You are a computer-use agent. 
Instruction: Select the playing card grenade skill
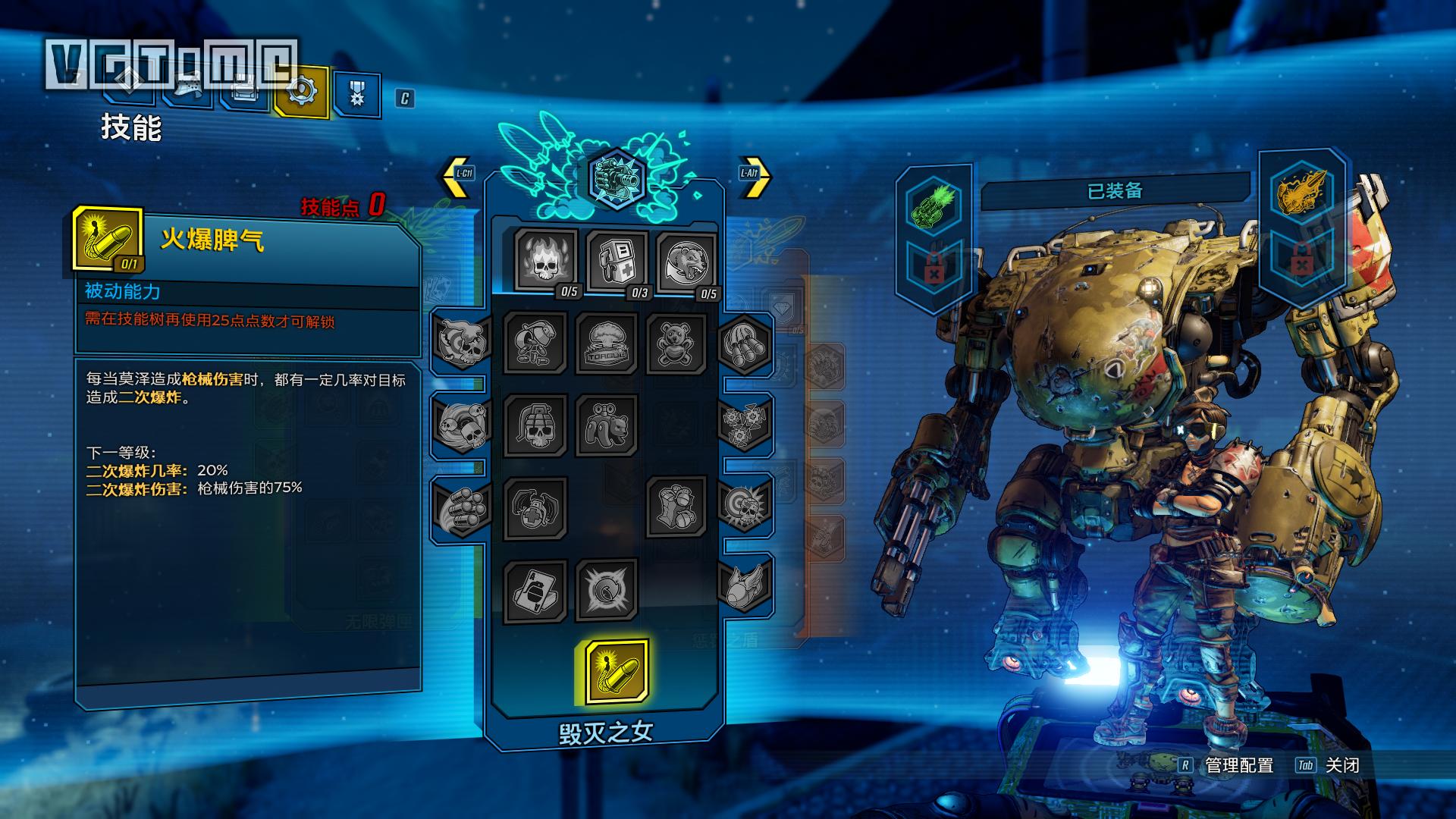(535, 591)
